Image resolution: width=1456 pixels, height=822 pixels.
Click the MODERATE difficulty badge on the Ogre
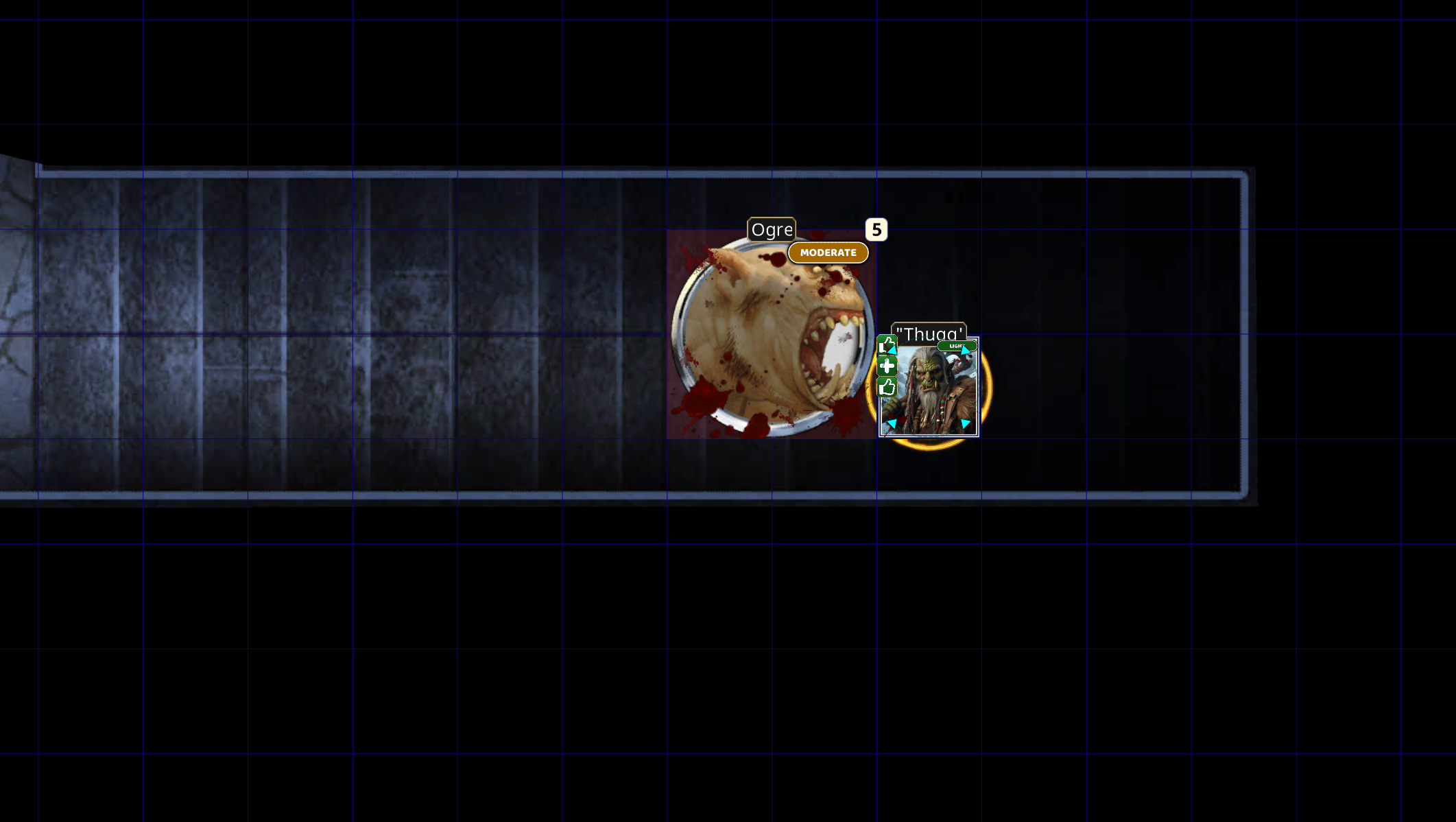828,253
